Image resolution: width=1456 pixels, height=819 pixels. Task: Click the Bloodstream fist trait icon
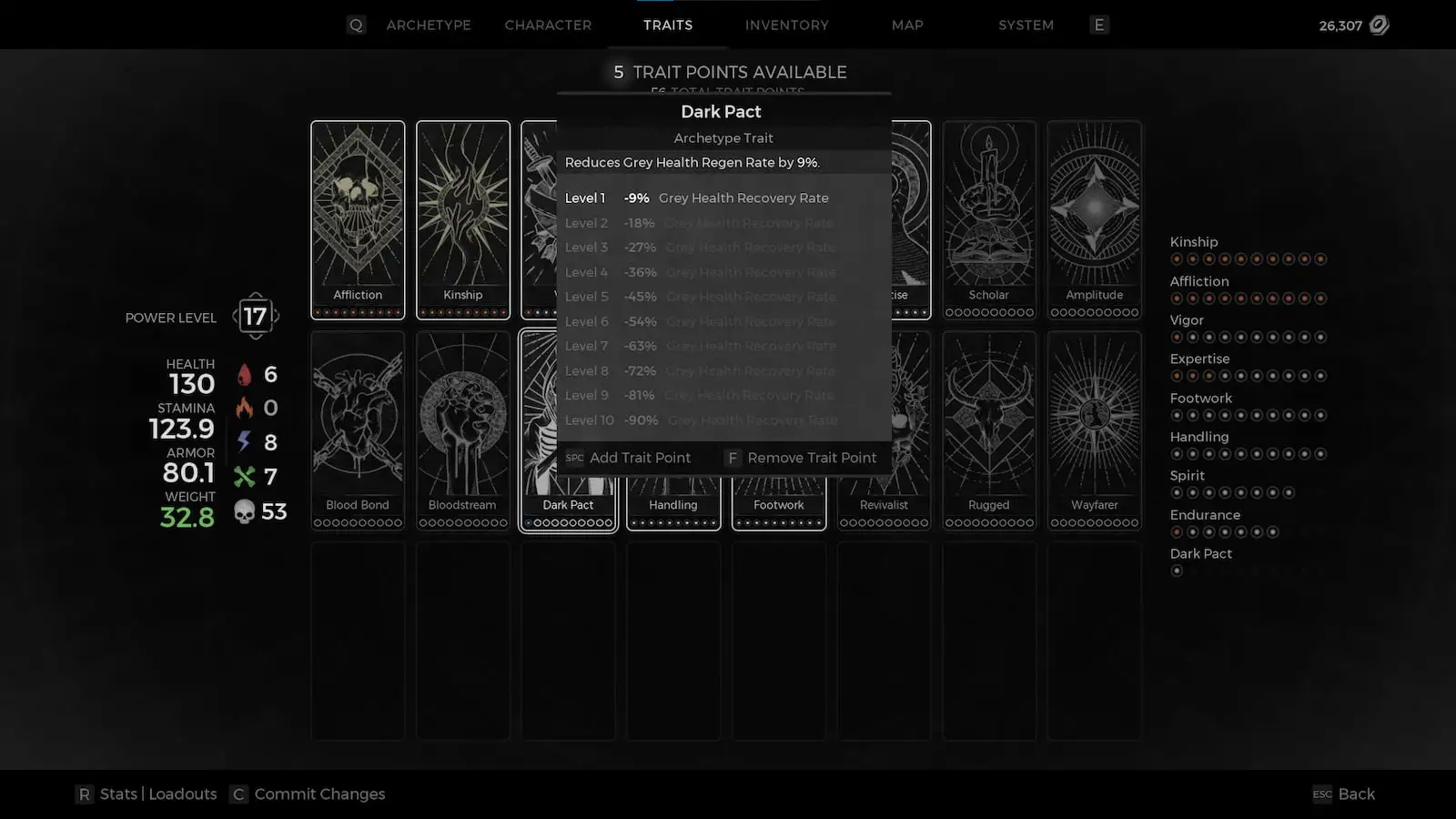pyautogui.click(x=462, y=419)
